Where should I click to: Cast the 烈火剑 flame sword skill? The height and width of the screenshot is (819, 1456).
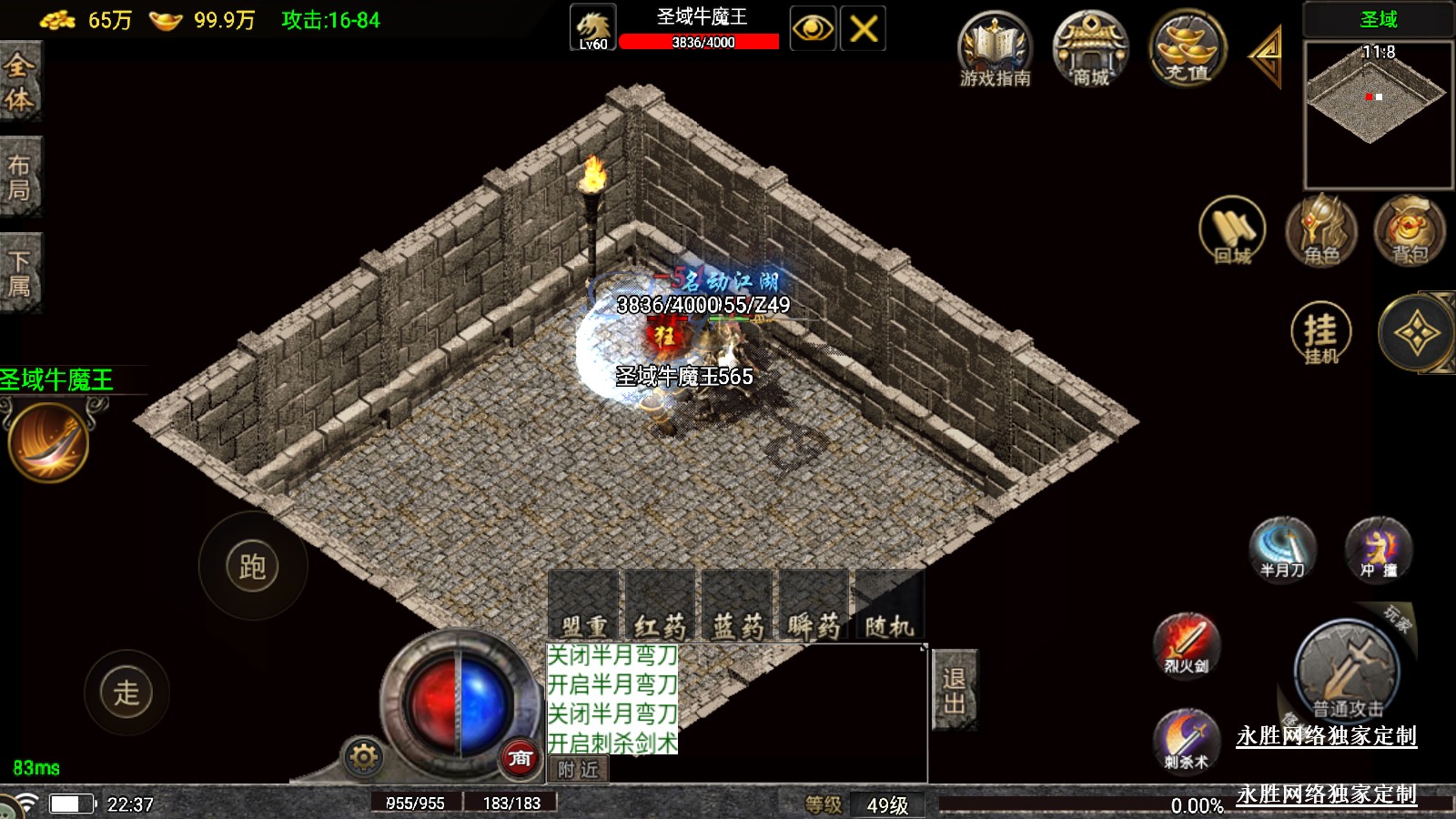tap(1186, 645)
